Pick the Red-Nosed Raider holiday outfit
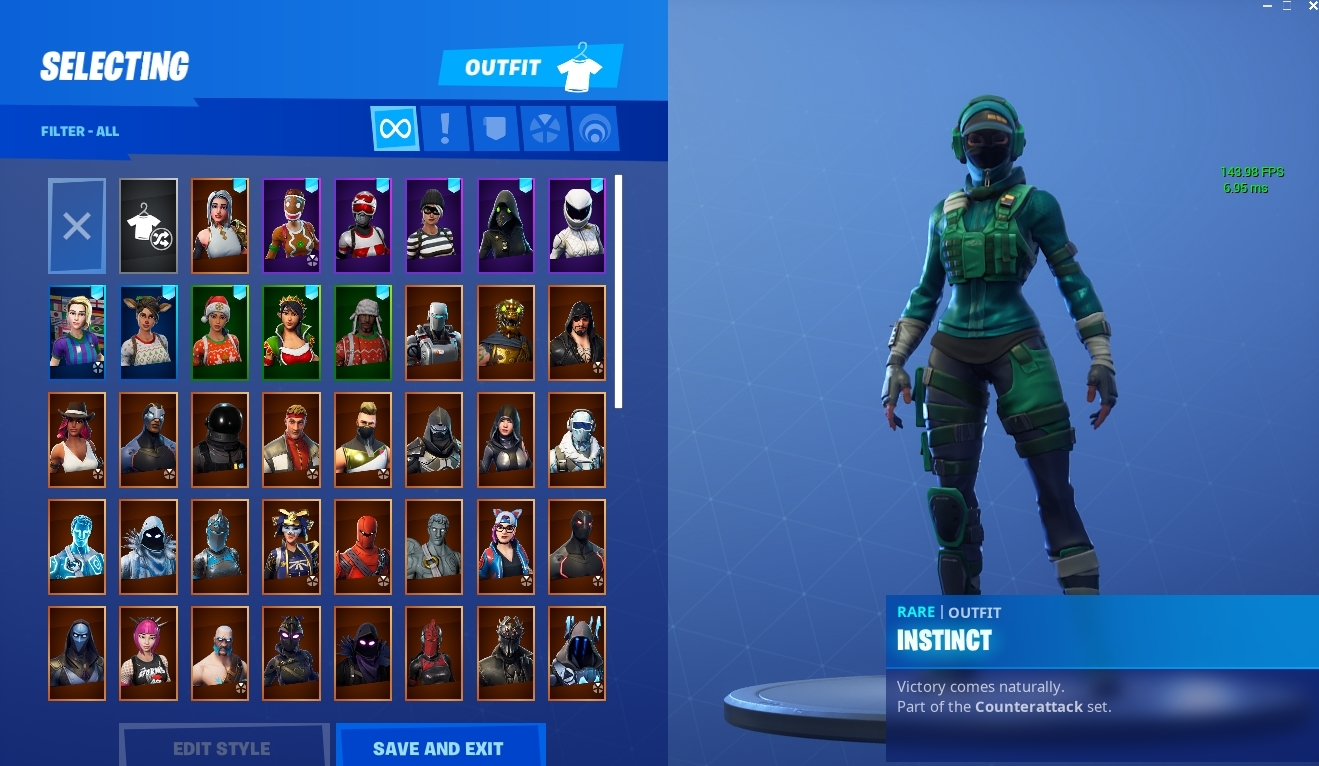 click(362, 226)
